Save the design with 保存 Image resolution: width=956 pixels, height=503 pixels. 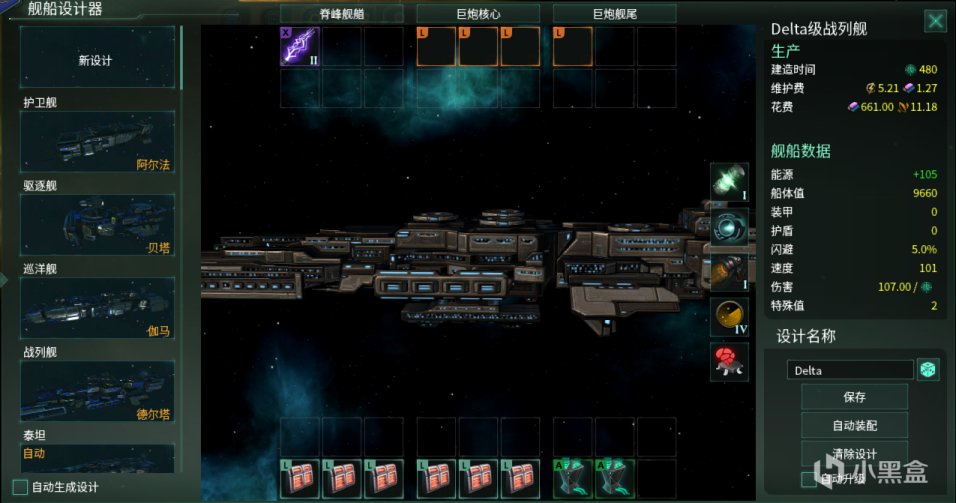pos(854,397)
